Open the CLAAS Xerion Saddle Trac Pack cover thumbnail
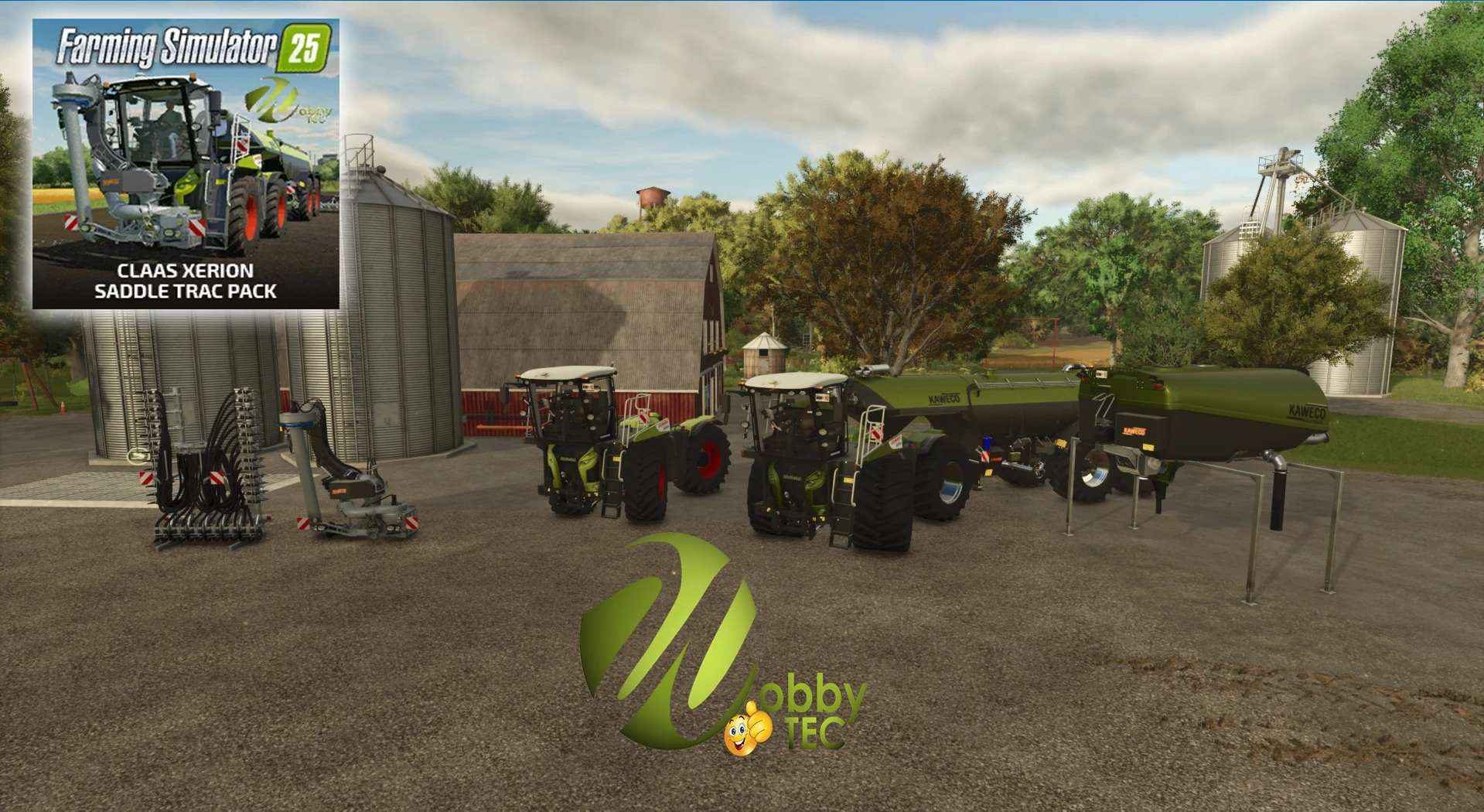Screen dimensions: 1484x812 [x=186, y=164]
